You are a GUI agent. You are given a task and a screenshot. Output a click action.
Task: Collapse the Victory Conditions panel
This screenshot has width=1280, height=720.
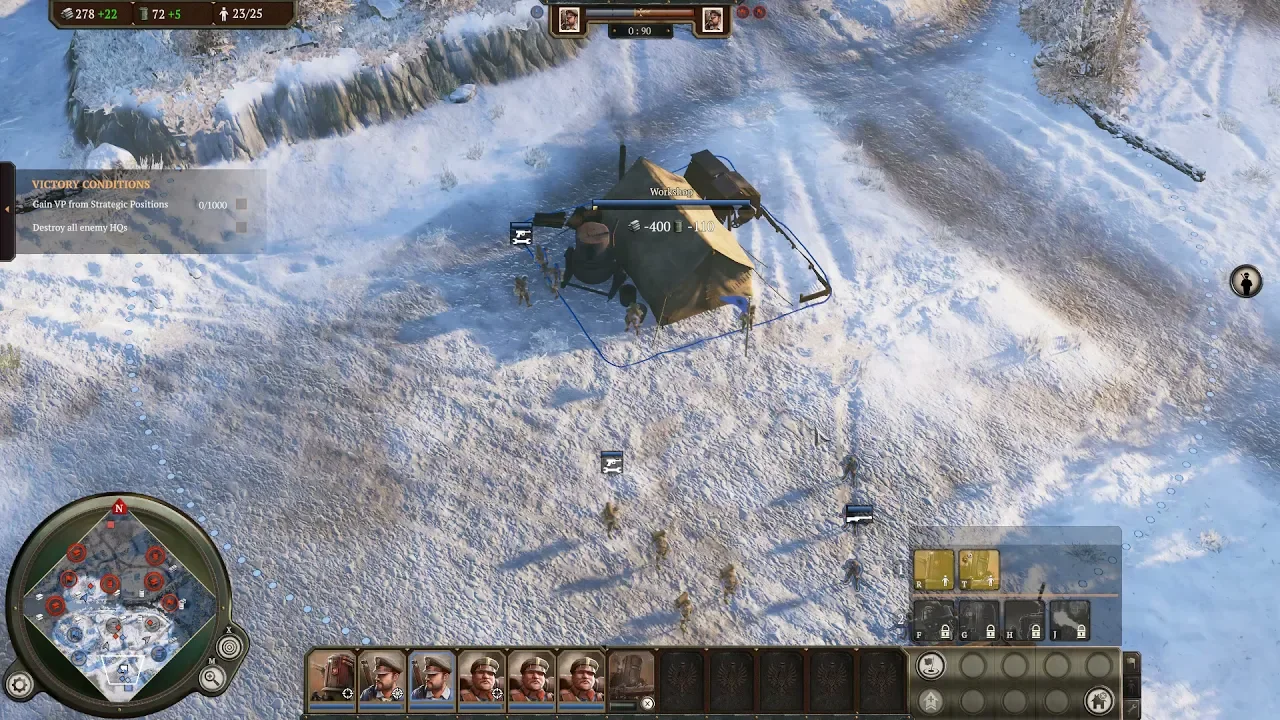(7, 209)
